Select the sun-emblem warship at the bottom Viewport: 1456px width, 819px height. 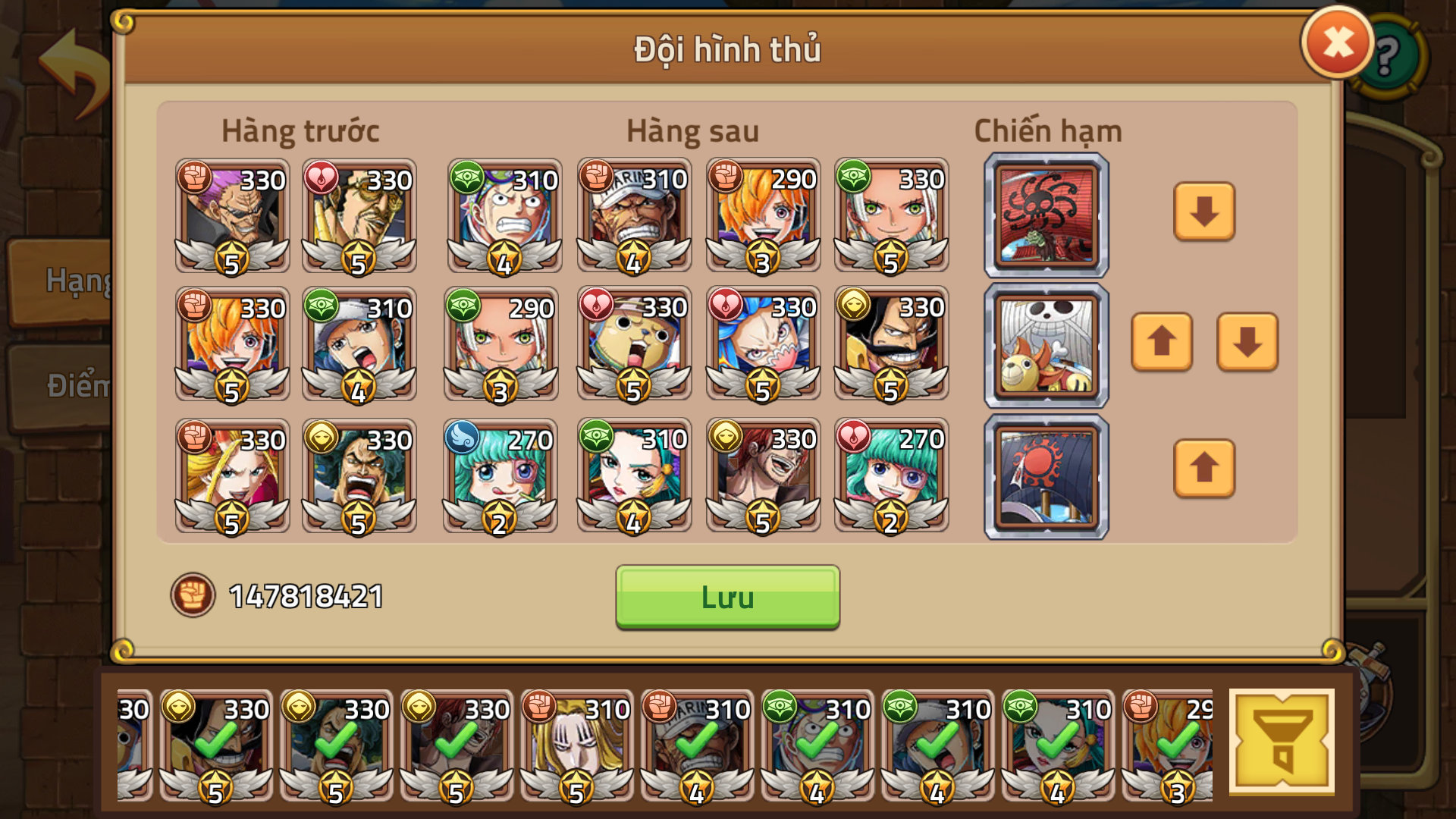(x=1046, y=475)
